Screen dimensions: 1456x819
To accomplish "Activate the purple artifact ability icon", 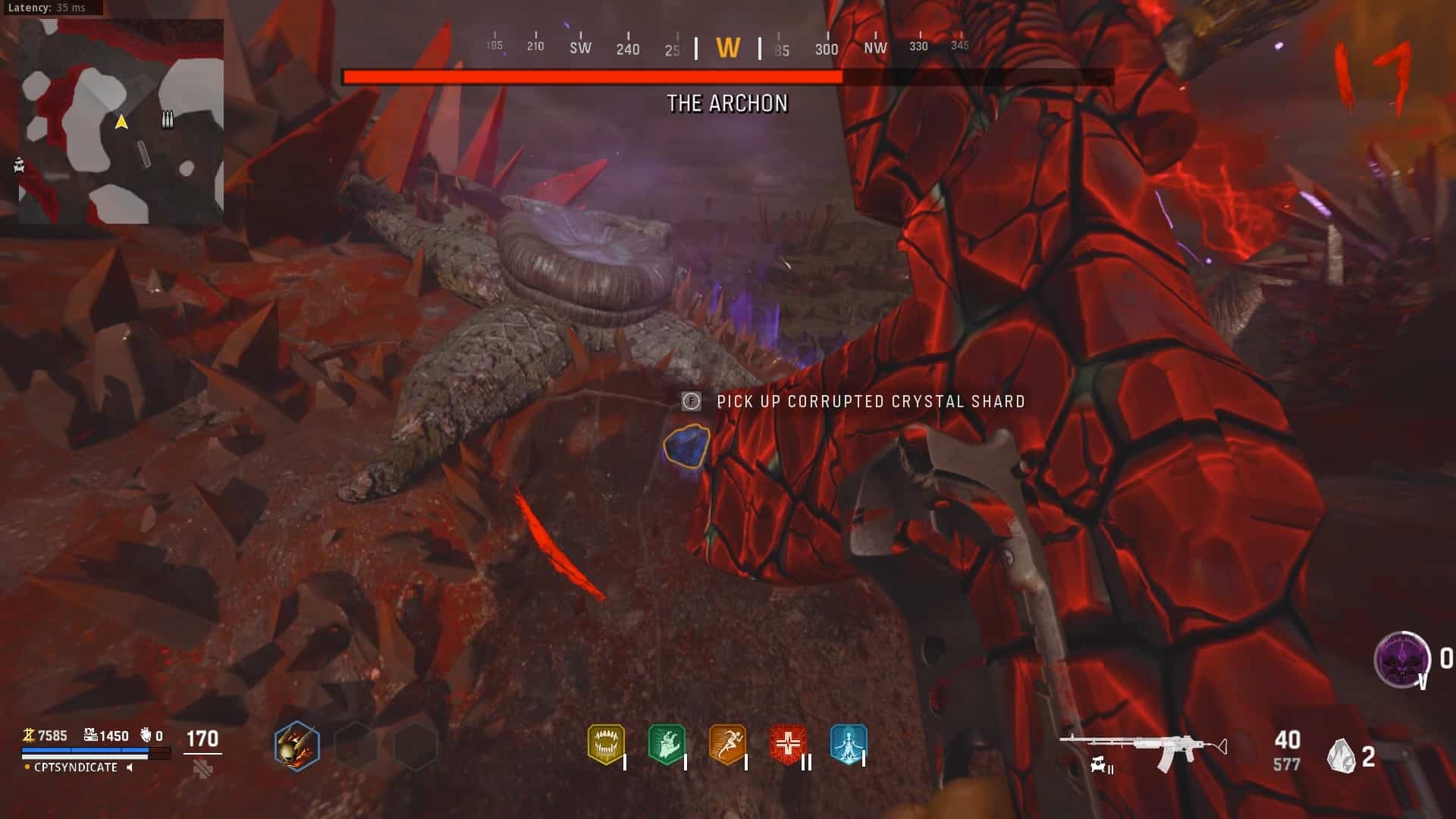I will tap(1401, 659).
